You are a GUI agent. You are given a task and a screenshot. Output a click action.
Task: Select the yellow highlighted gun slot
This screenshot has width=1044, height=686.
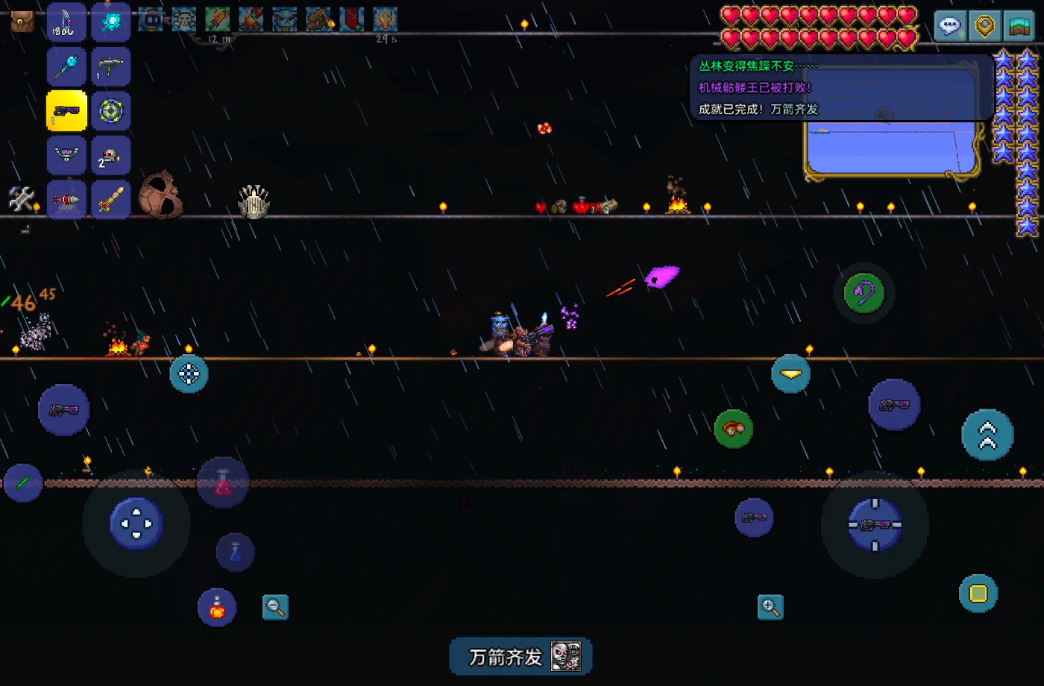67,111
